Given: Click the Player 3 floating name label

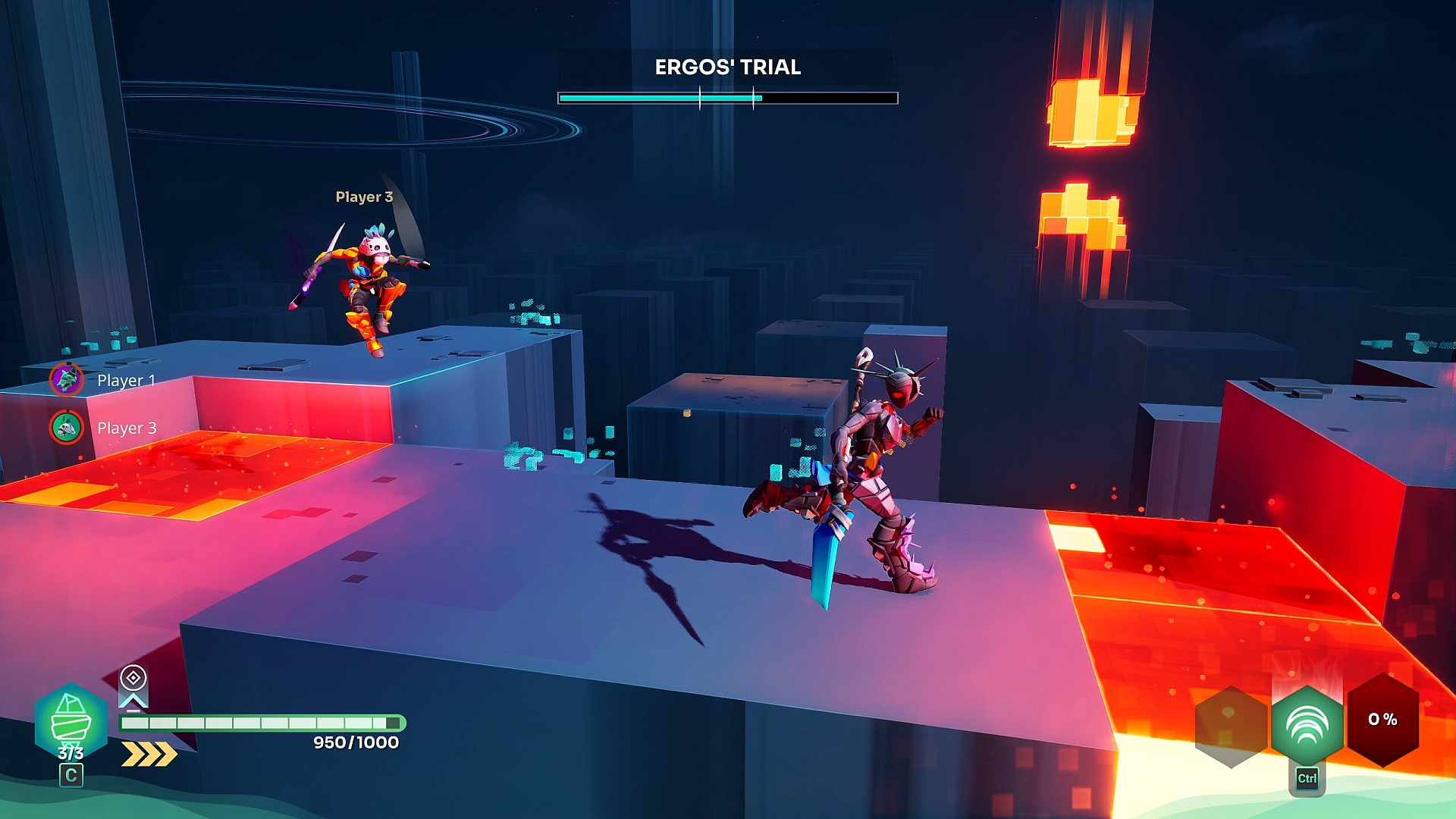Looking at the screenshot, I should pyautogui.click(x=362, y=197).
